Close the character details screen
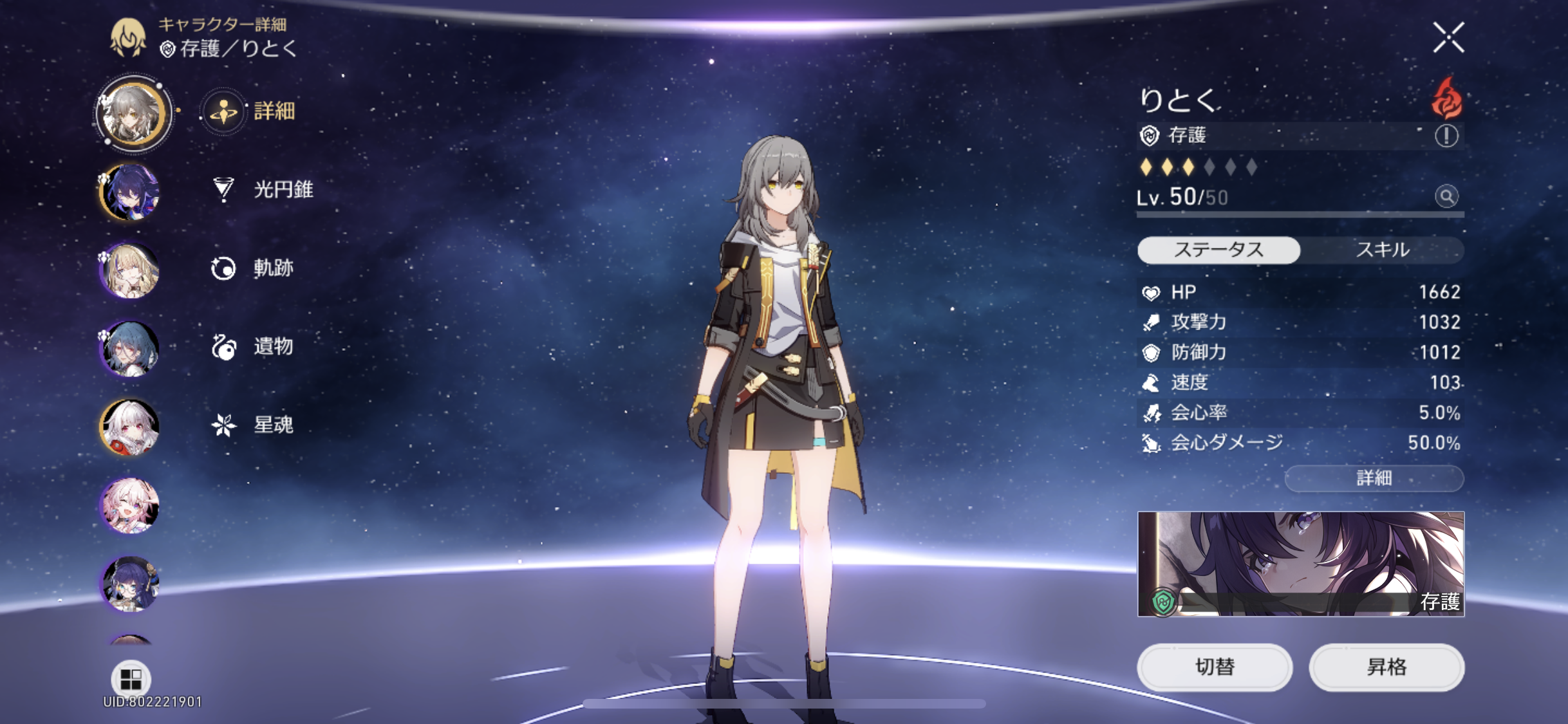The image size is (1568, 724). [x=1448, y=37]
